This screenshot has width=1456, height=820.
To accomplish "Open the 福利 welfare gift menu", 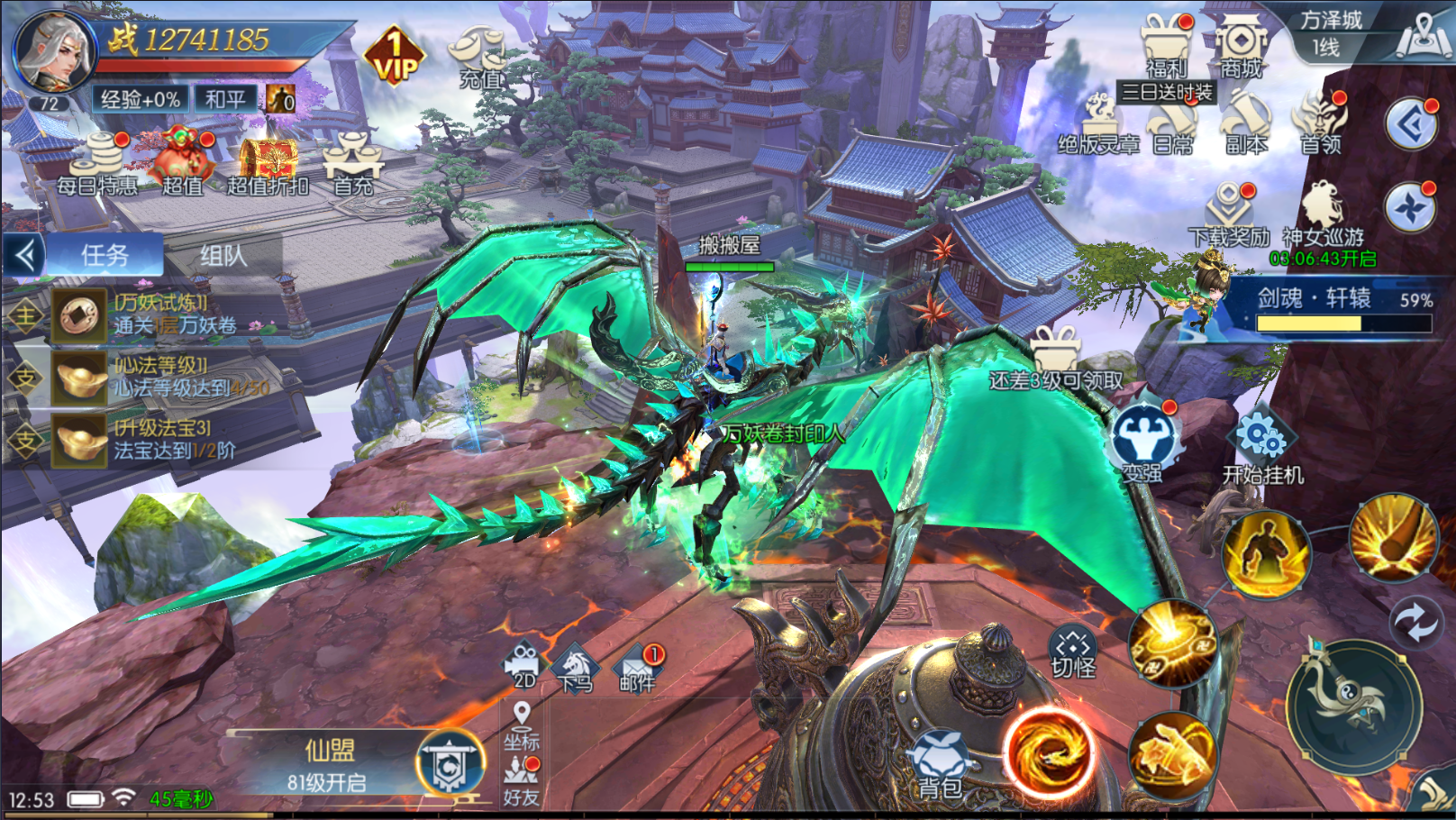I will click(x=1167, y=47).
